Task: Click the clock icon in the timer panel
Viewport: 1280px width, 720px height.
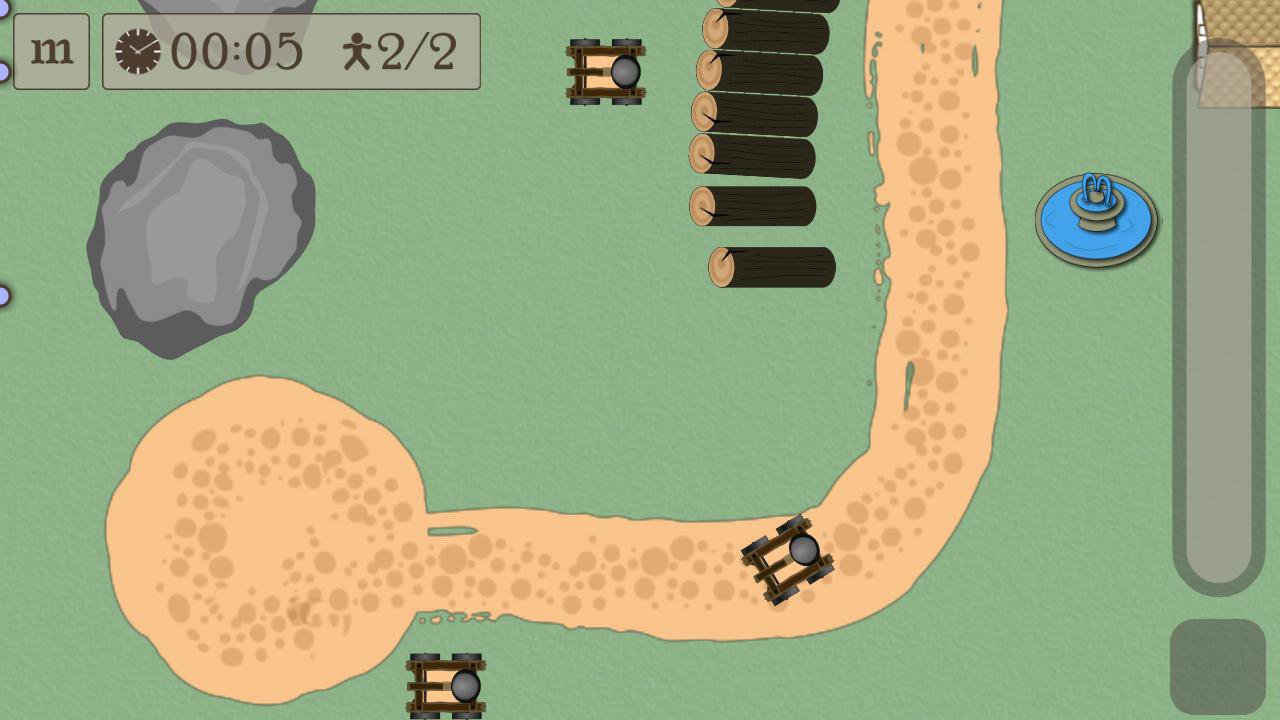Action: coord(136,51)
